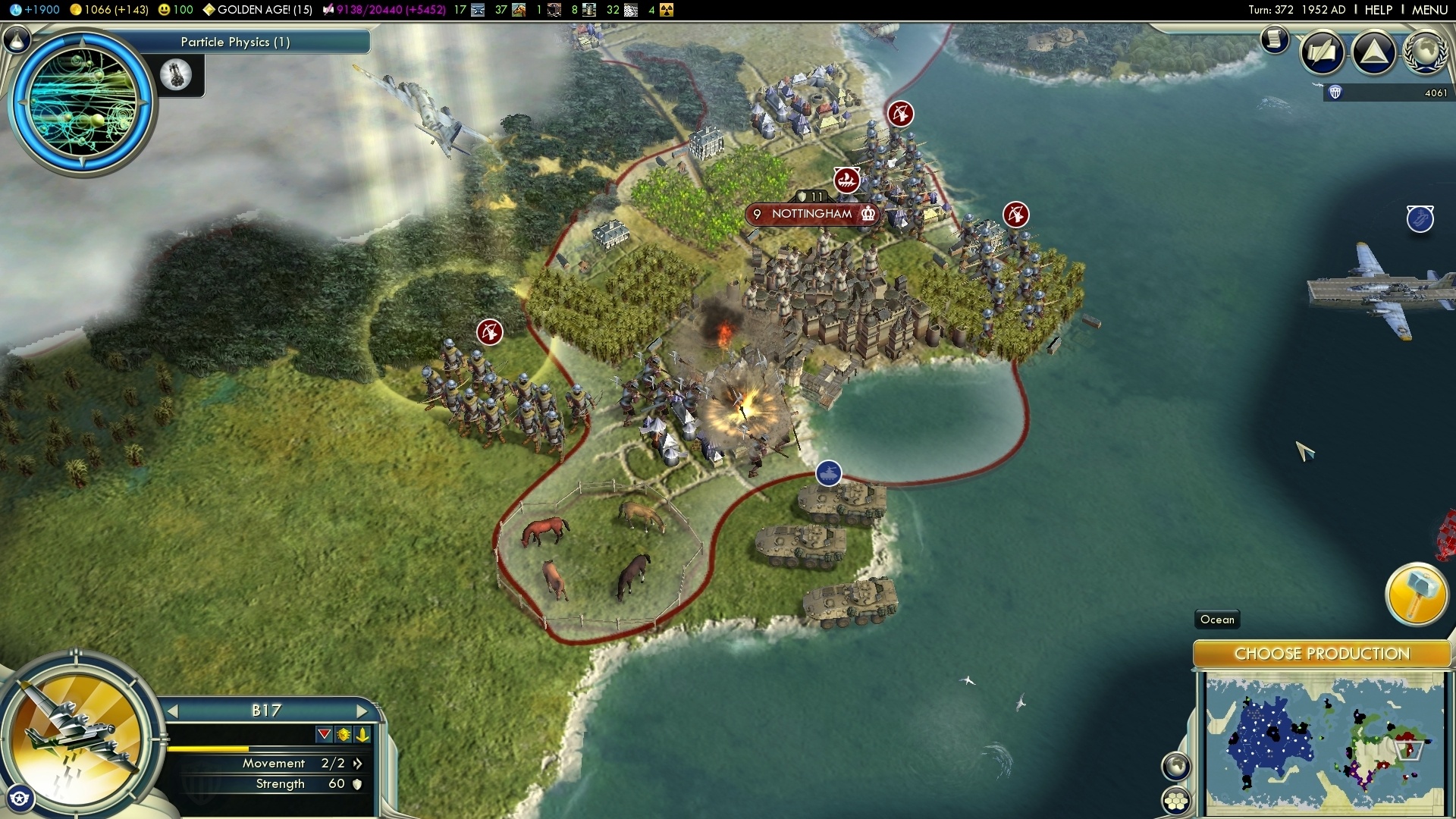
Task: Open the hex grid map options button
Action: coord(1176,800)
